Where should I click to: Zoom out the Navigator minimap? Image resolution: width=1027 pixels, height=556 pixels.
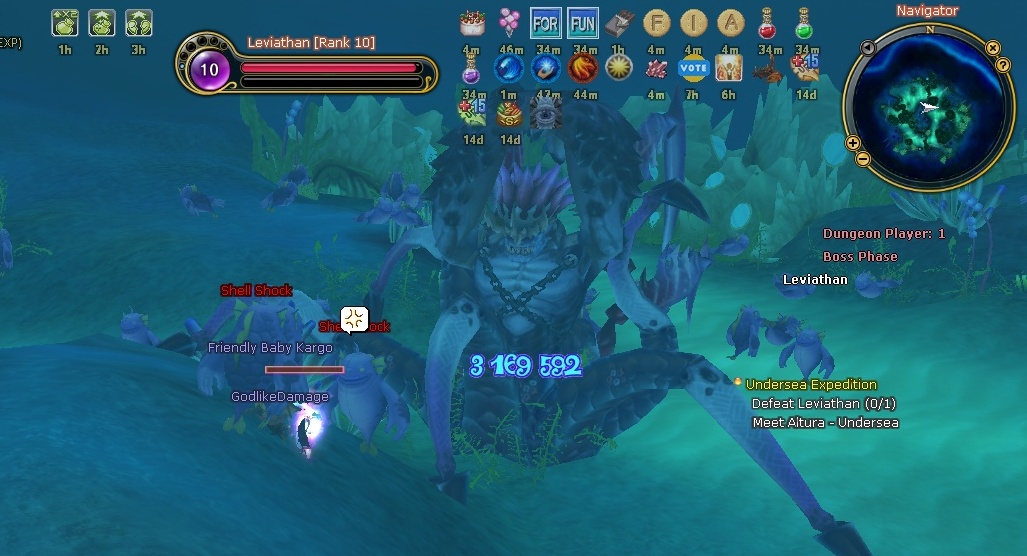pyautogui.click(x=863, y=159)
